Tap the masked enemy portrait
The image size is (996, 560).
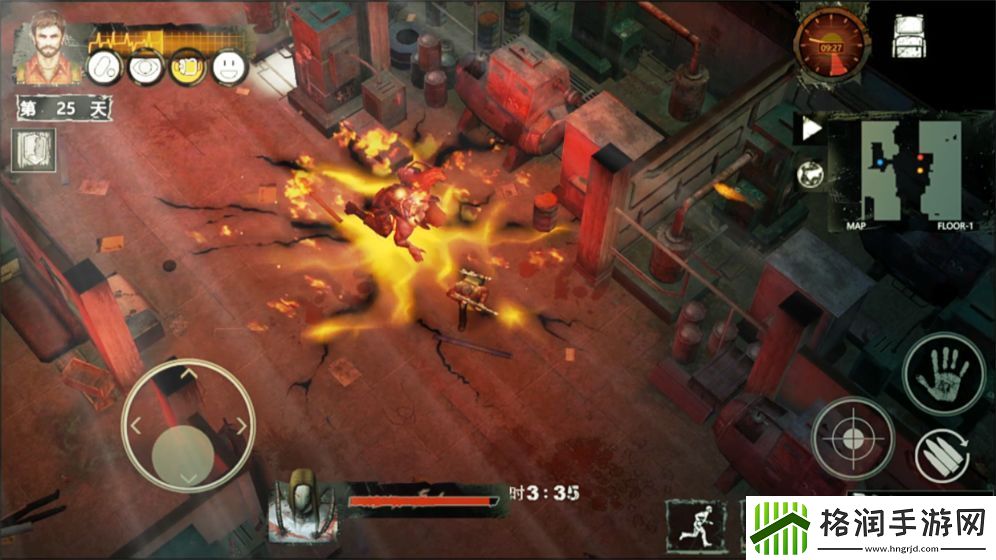click(x=305, y=497)
